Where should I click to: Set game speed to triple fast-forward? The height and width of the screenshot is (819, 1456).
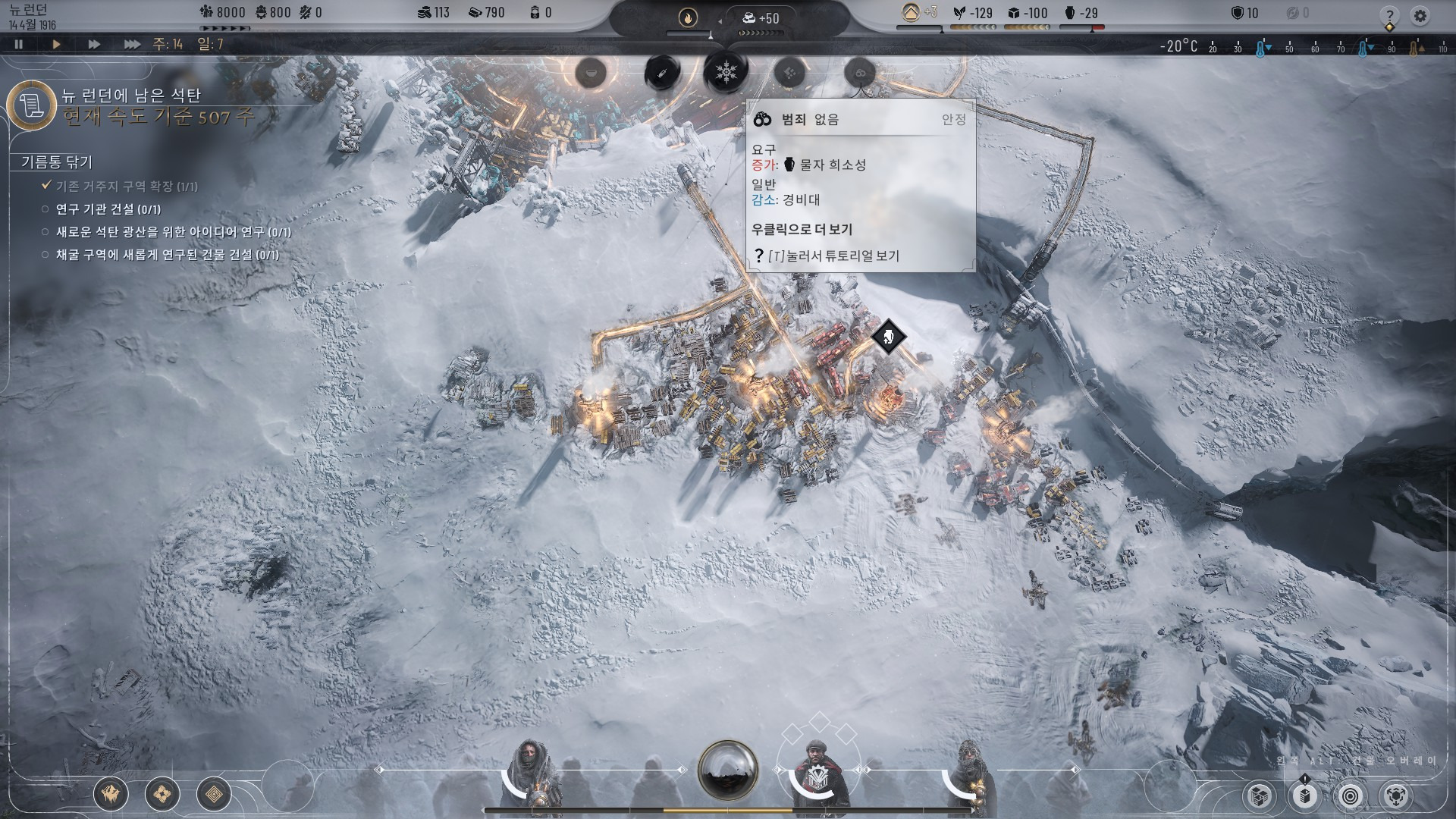pos(132,44)
